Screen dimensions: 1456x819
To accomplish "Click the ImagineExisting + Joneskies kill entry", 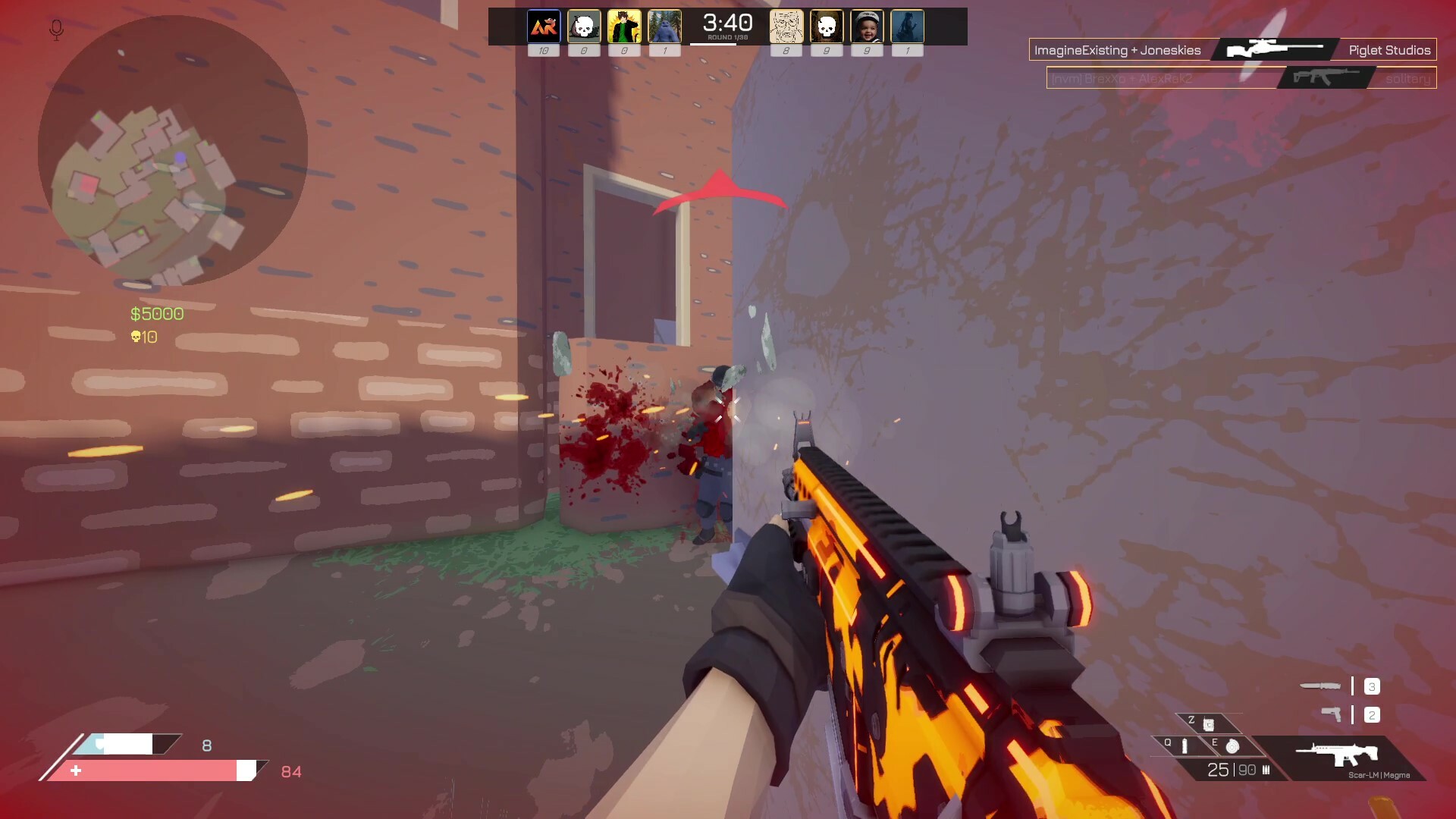I will point(1119,49).
